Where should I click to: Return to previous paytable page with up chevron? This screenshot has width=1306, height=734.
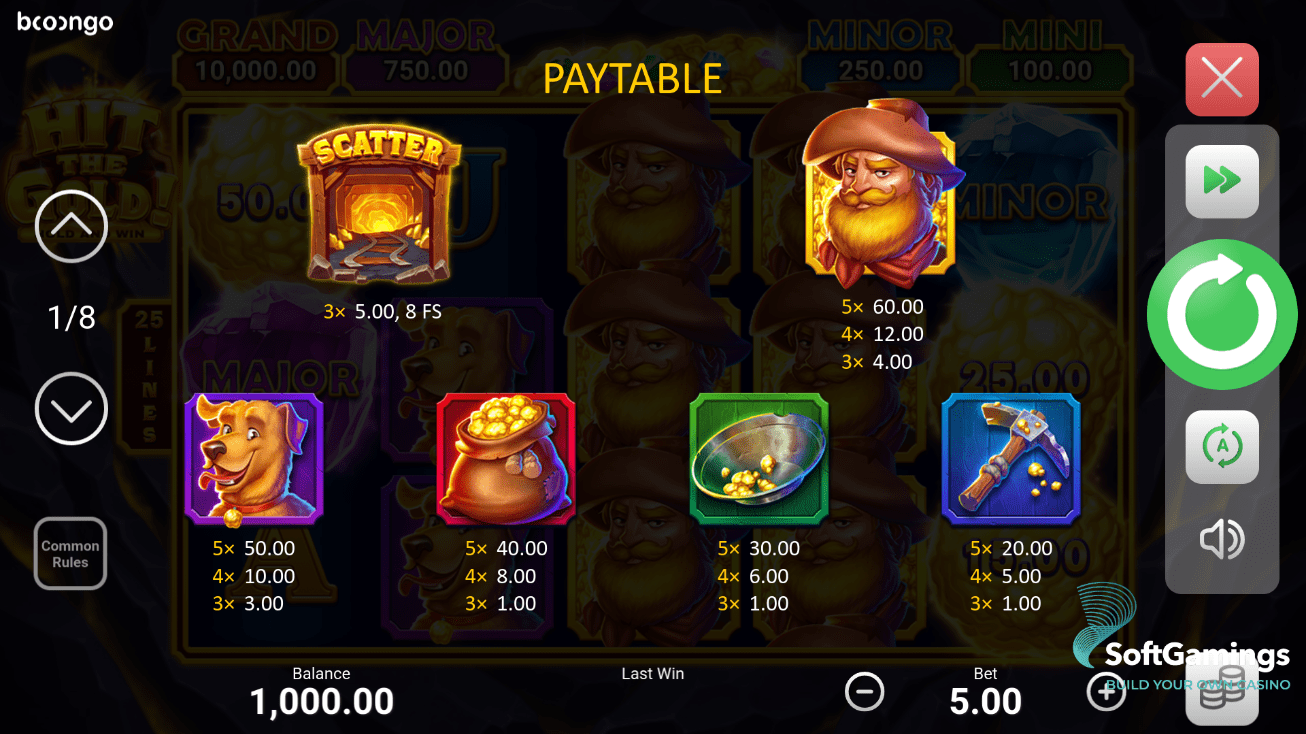tap(70, 227)
